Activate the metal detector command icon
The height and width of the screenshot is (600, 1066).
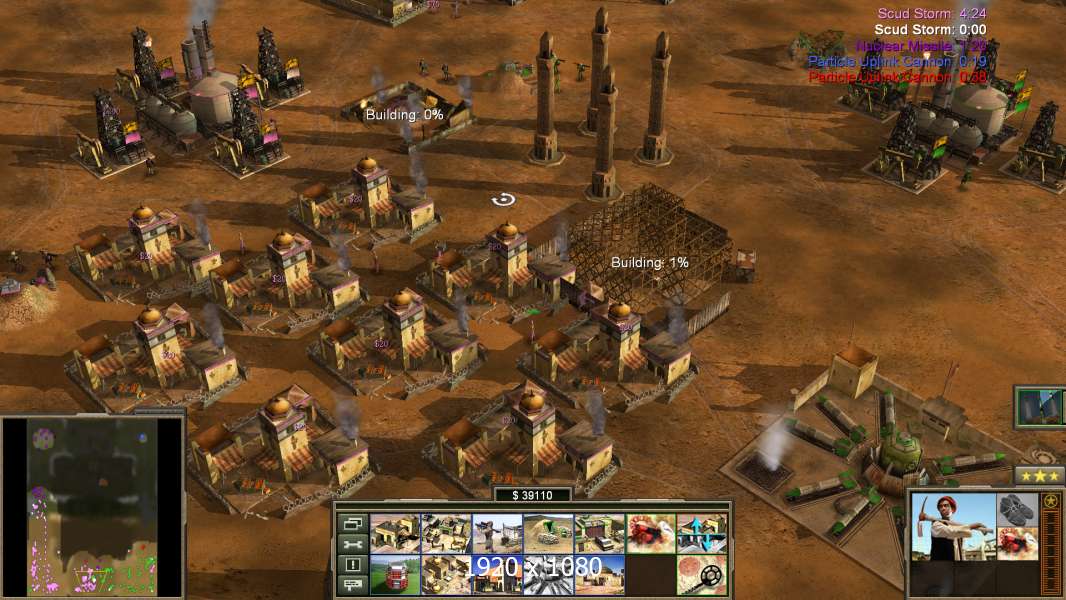click(701, 574)
